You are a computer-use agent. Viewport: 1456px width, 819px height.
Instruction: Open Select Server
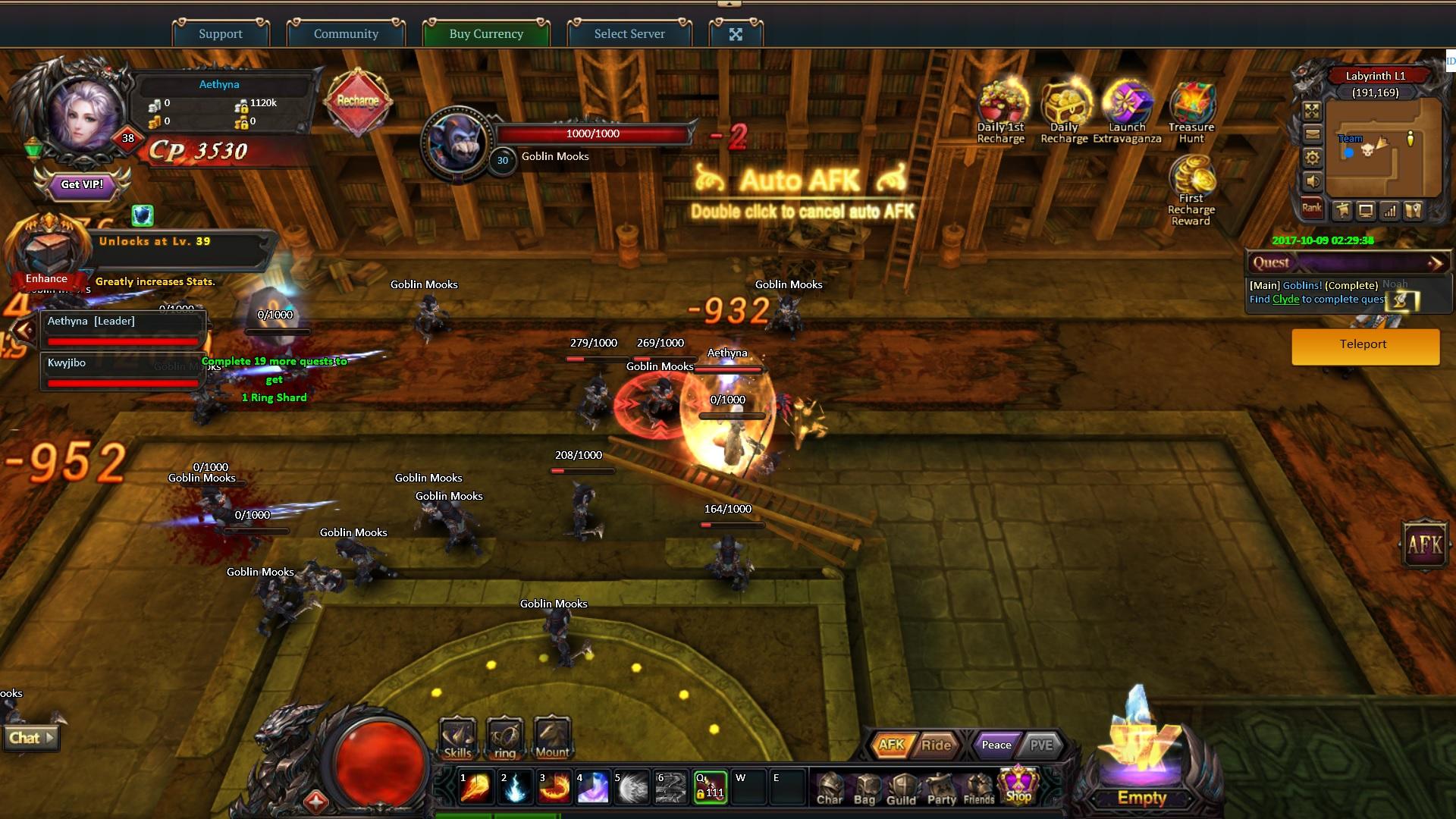[629, 33]
